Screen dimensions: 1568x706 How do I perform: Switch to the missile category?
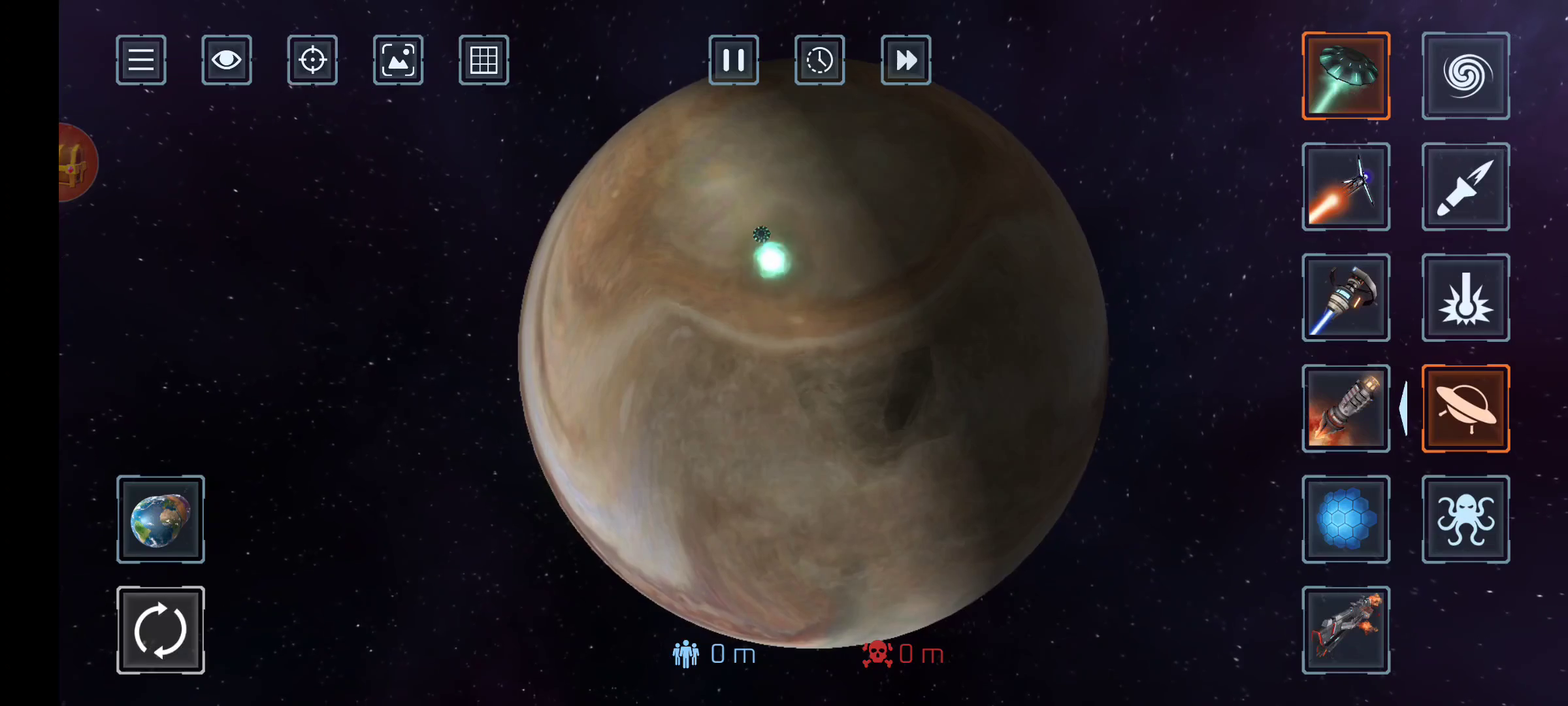(x=1465, y=187)
